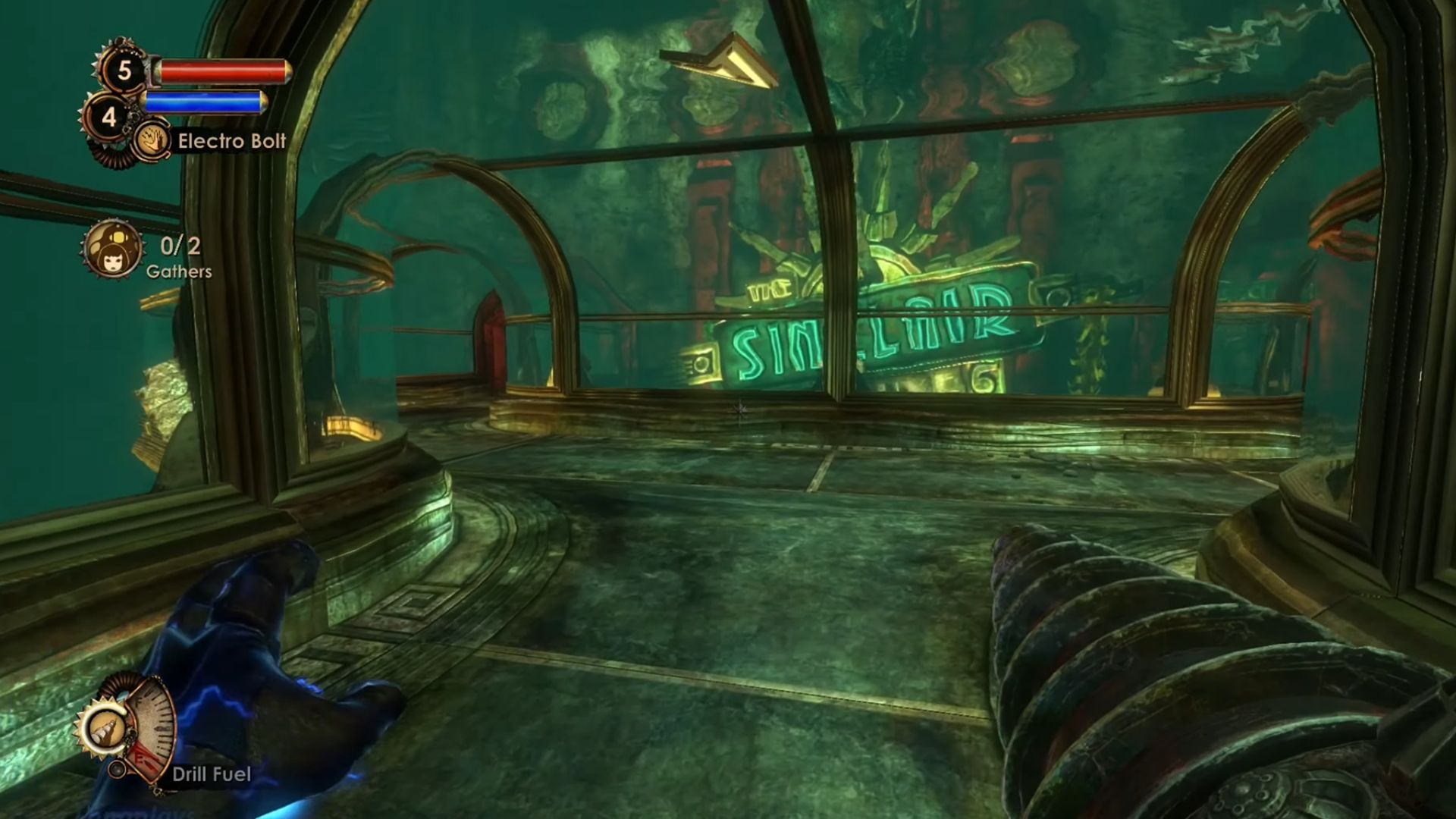The width and height of the screenshot is (1456, 819).
Task: Click the first aid kit count badge
Action: pyautogui.click(x=124, y=71)
